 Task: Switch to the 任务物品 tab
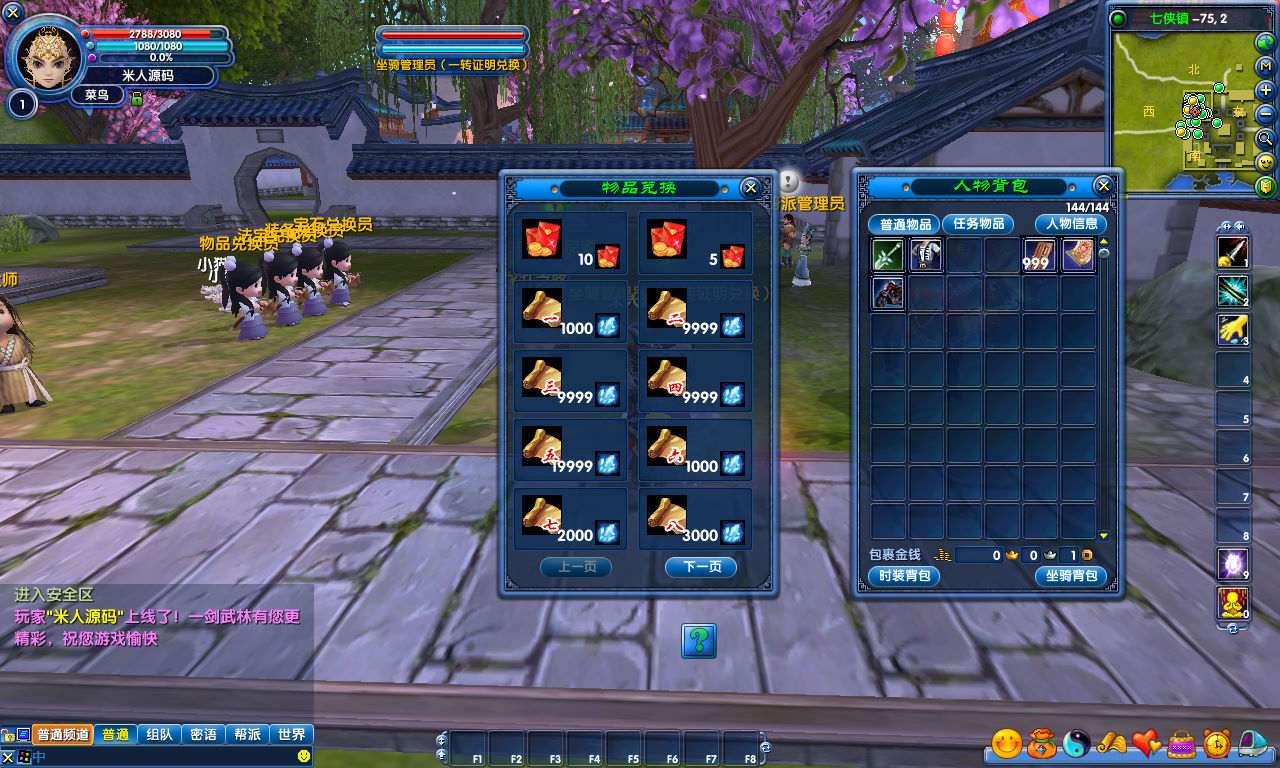[x=977, y=224]
